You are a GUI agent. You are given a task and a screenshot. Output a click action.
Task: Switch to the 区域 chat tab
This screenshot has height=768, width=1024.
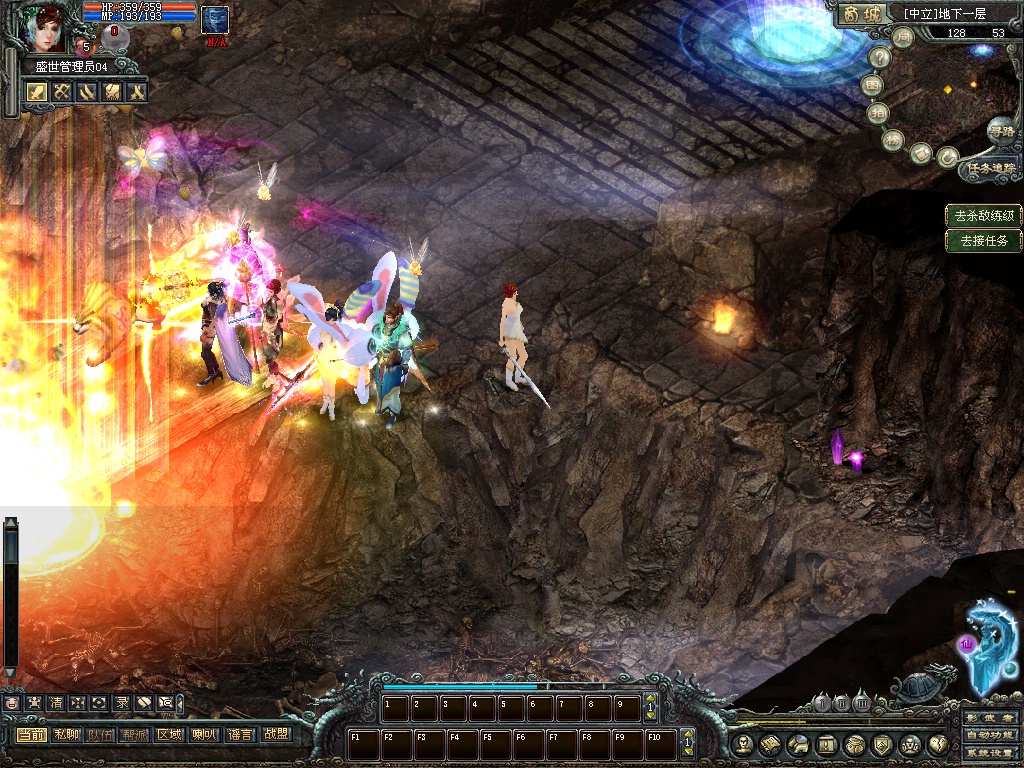coord(169,735)
